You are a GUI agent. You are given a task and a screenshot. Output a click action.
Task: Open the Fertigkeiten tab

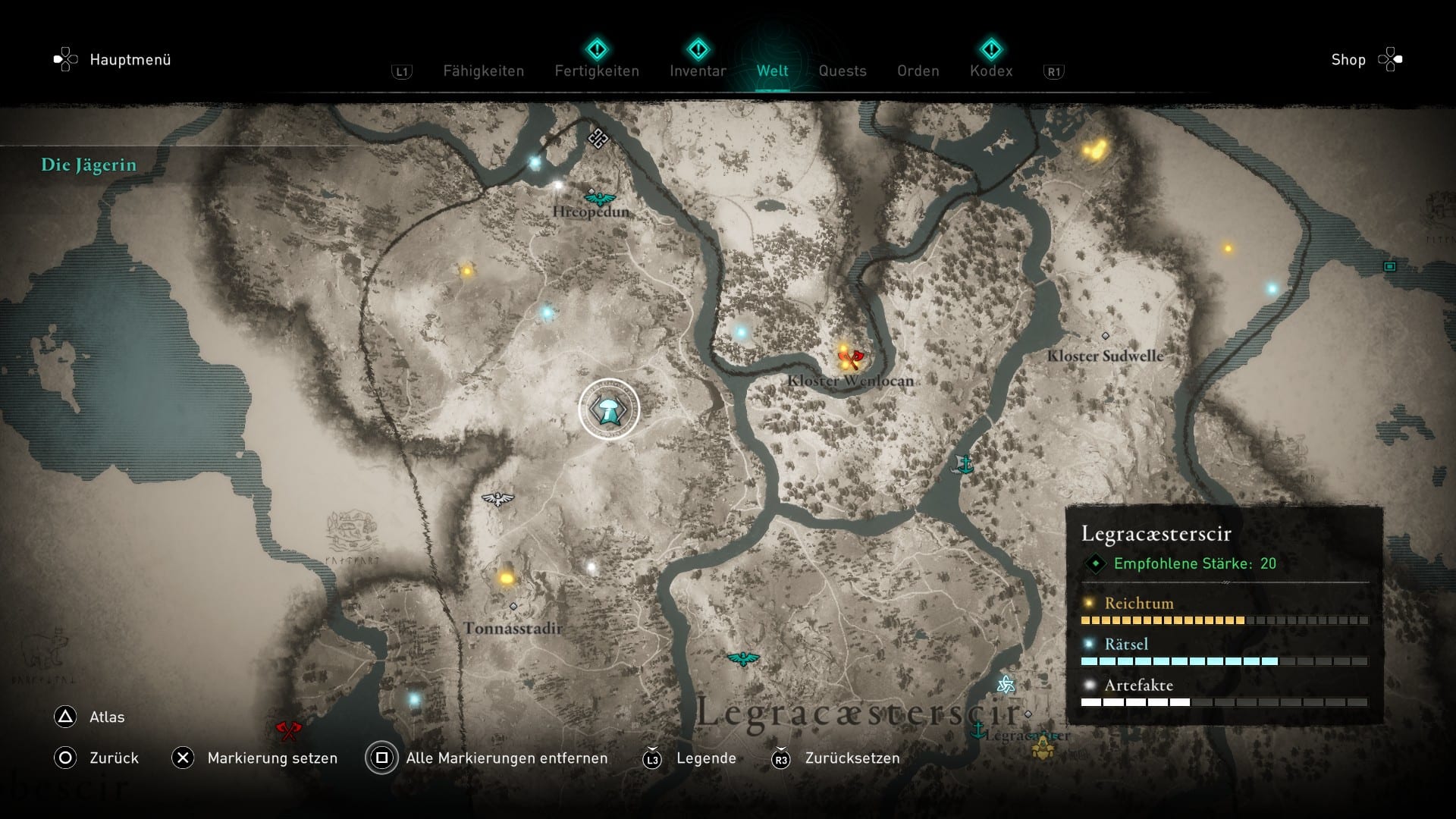597,71
